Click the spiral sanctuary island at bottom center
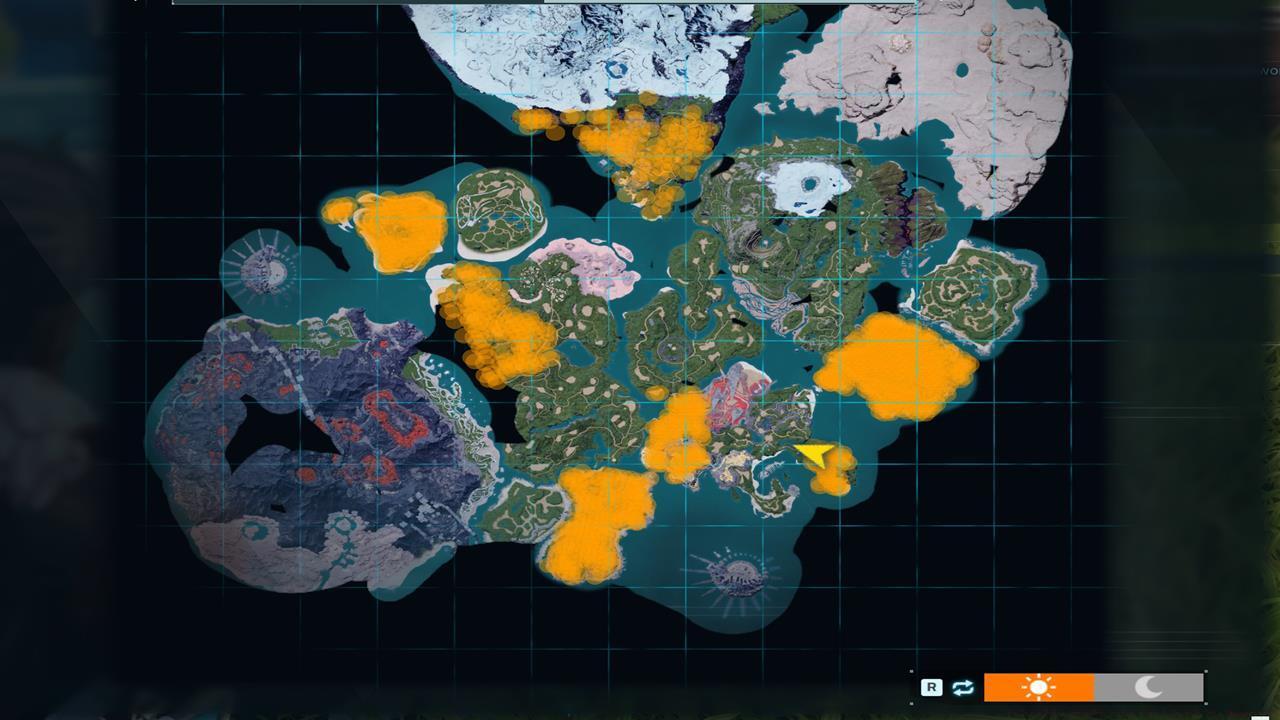1280x720 pixels. pos(737,577)
